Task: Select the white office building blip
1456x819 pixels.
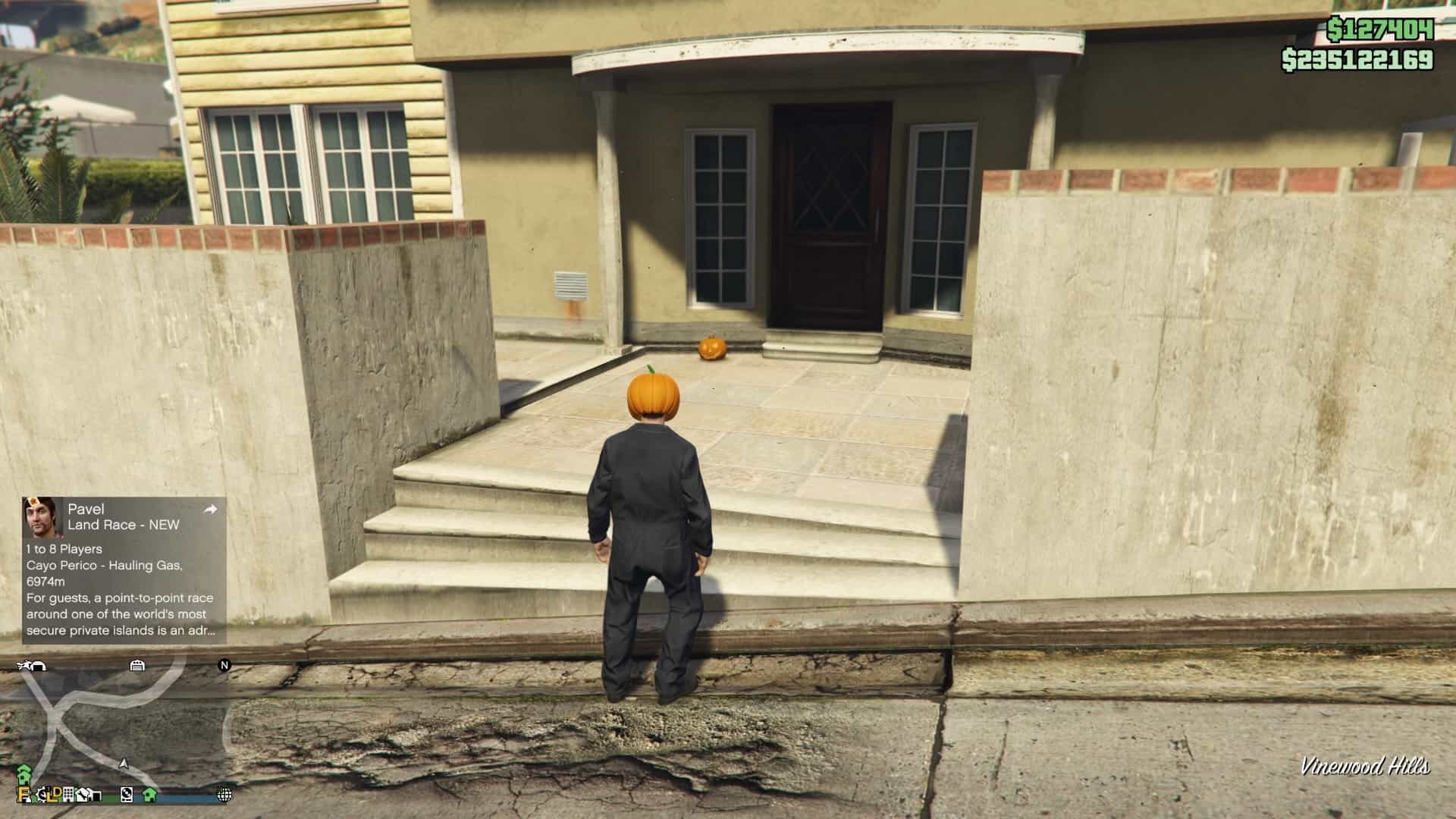Action: pyautogui.click(x=68, y=794)
